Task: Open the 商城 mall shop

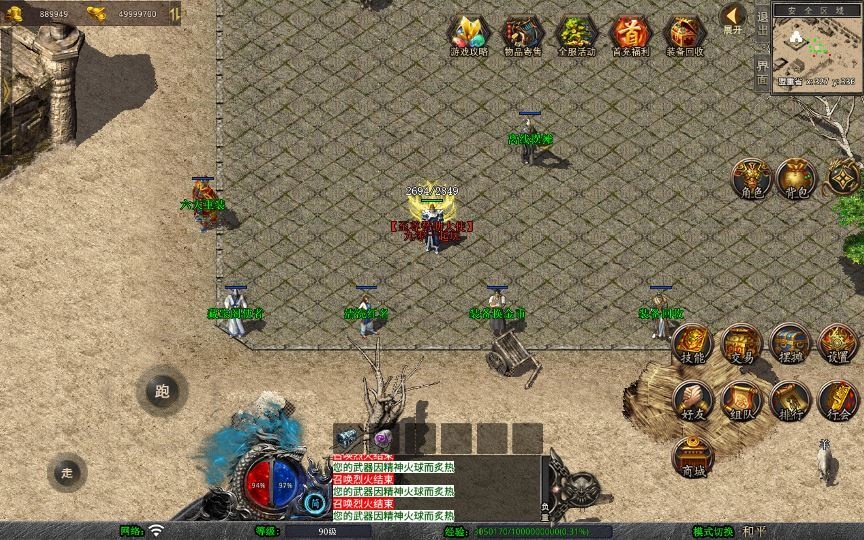Action: [x=692, y=457]
